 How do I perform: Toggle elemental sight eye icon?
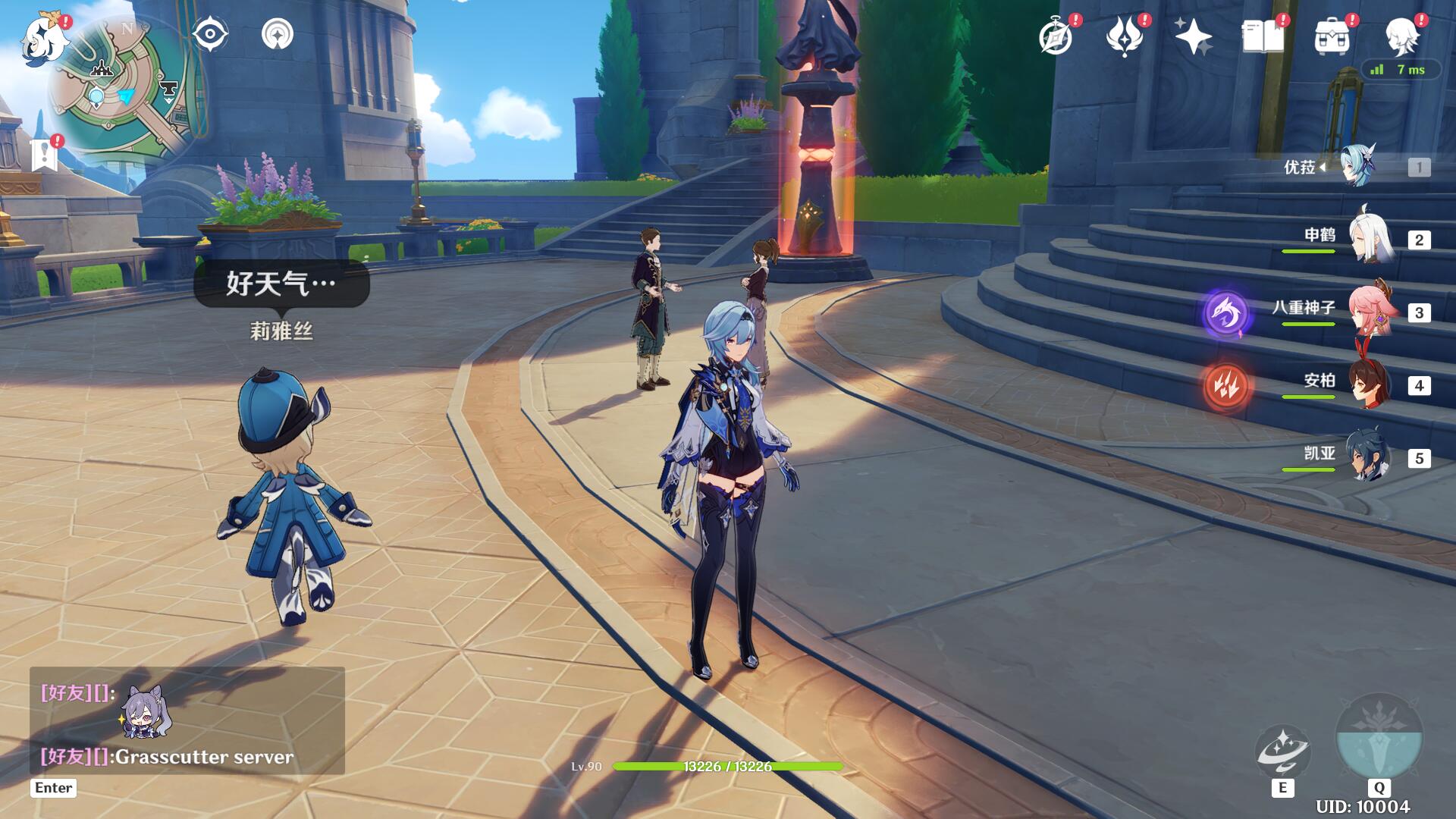(210, 35)
